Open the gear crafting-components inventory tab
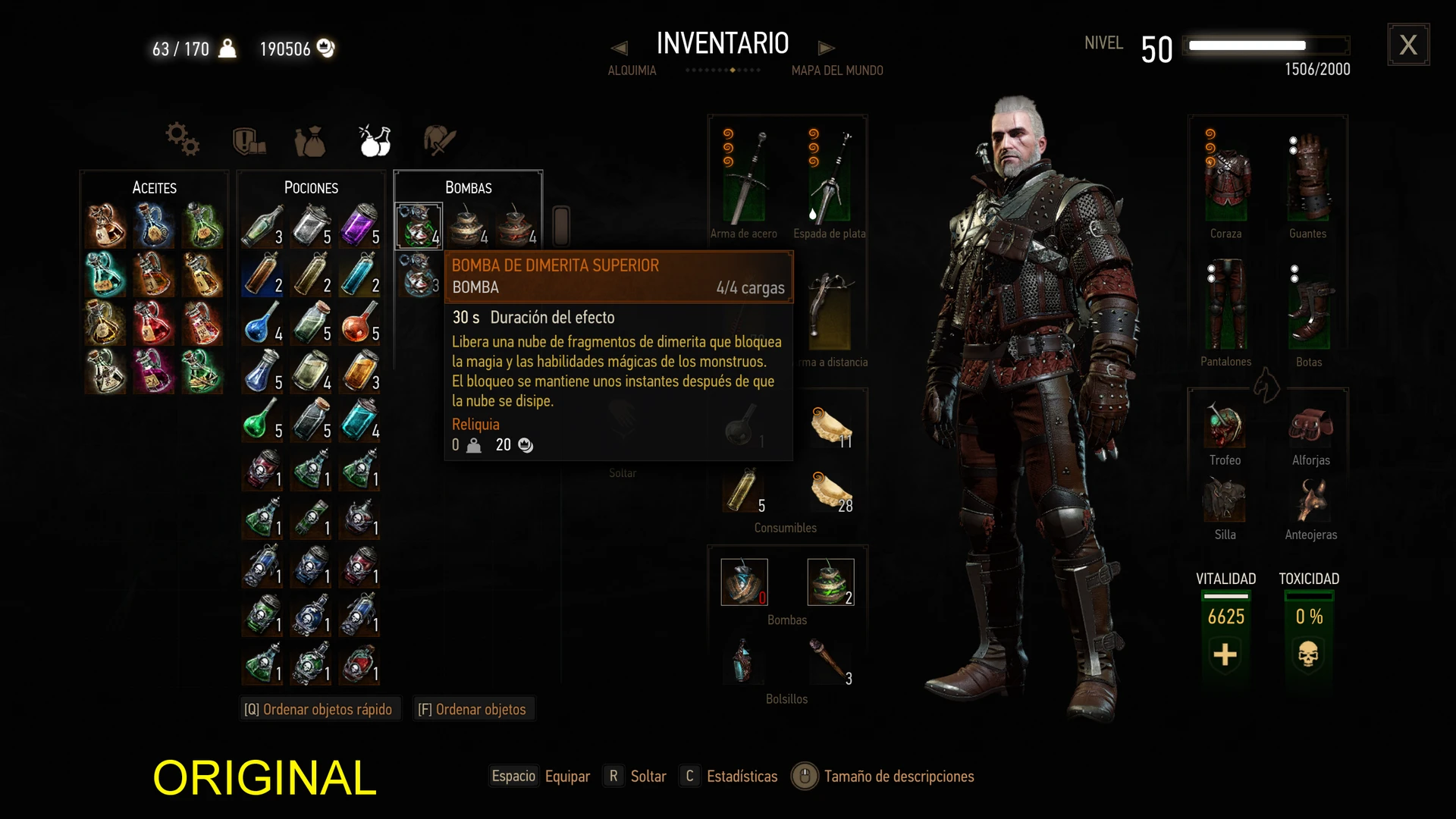The height and width of the screenshot is (819, 1456). point(183,140)
